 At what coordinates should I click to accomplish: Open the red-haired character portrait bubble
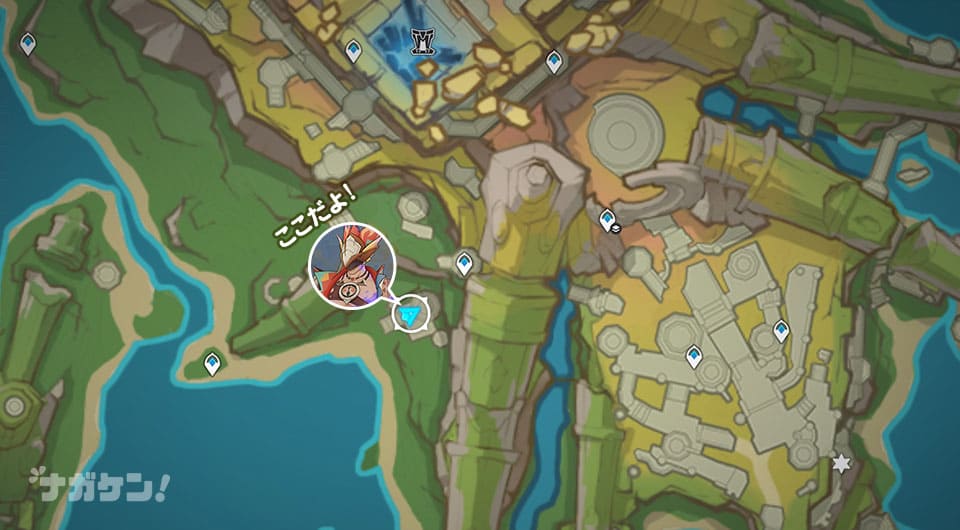point(352,267)
